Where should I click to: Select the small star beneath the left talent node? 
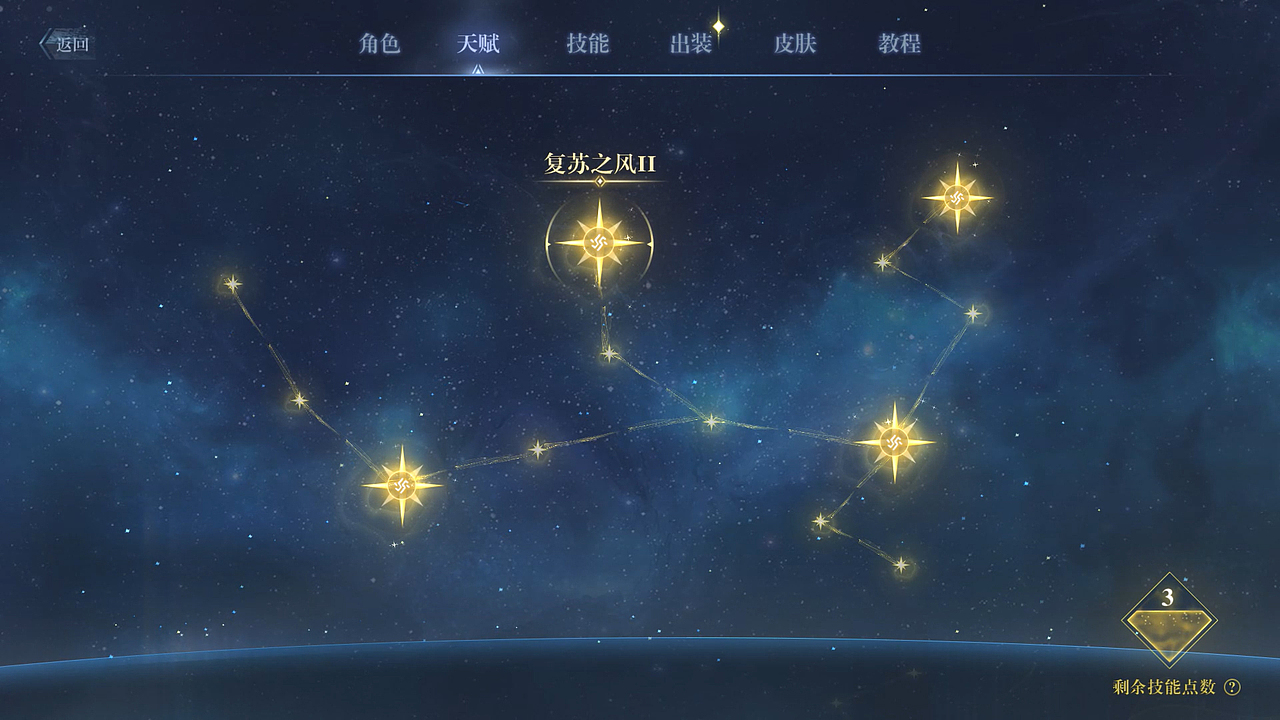[x=392, y=545]
